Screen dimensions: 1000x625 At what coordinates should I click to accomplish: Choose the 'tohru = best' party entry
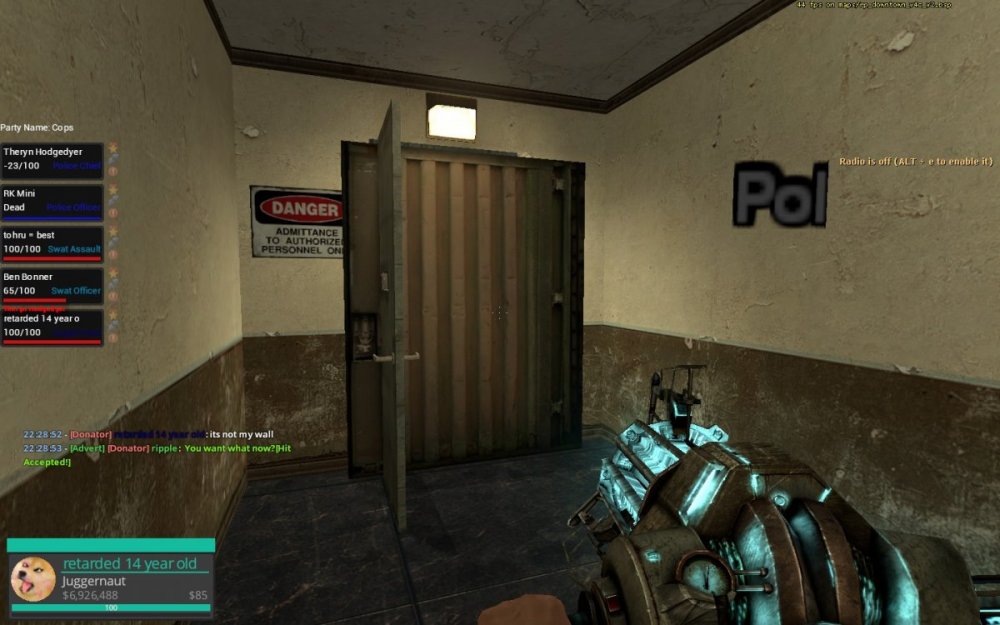tap(52, 242)
